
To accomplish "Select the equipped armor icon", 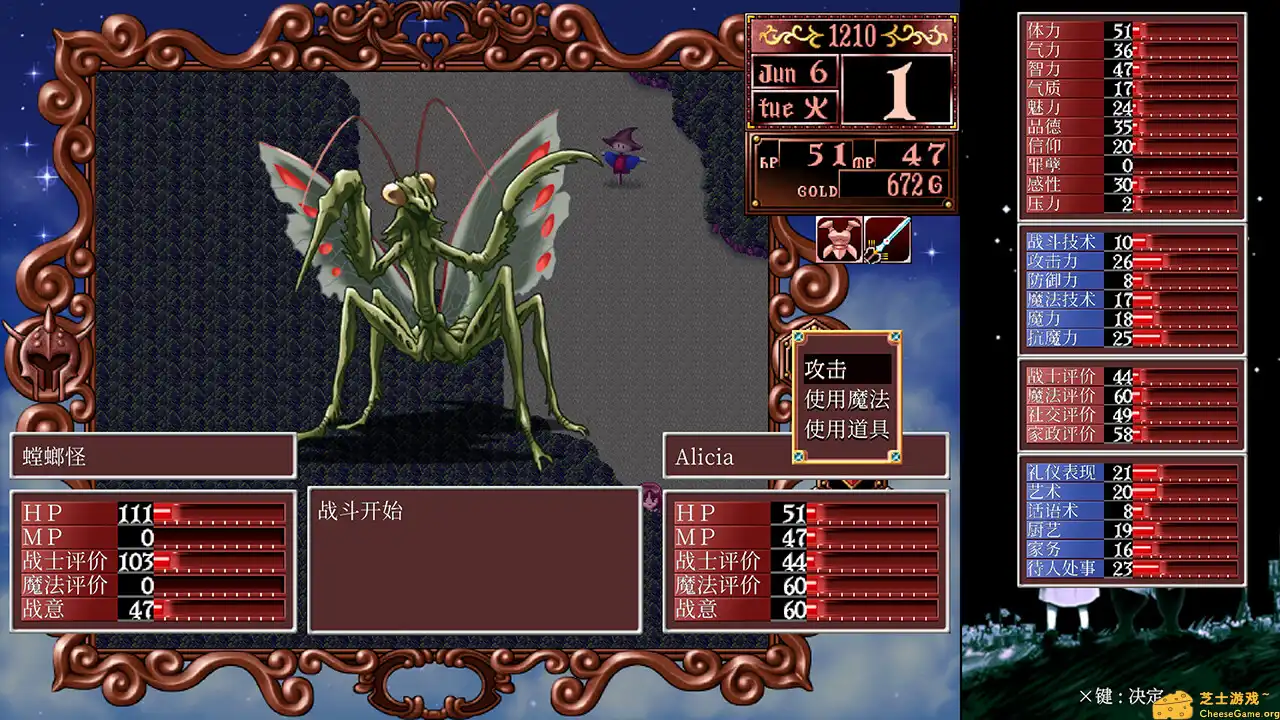I will pyautogui.click(x=838, y=240).
